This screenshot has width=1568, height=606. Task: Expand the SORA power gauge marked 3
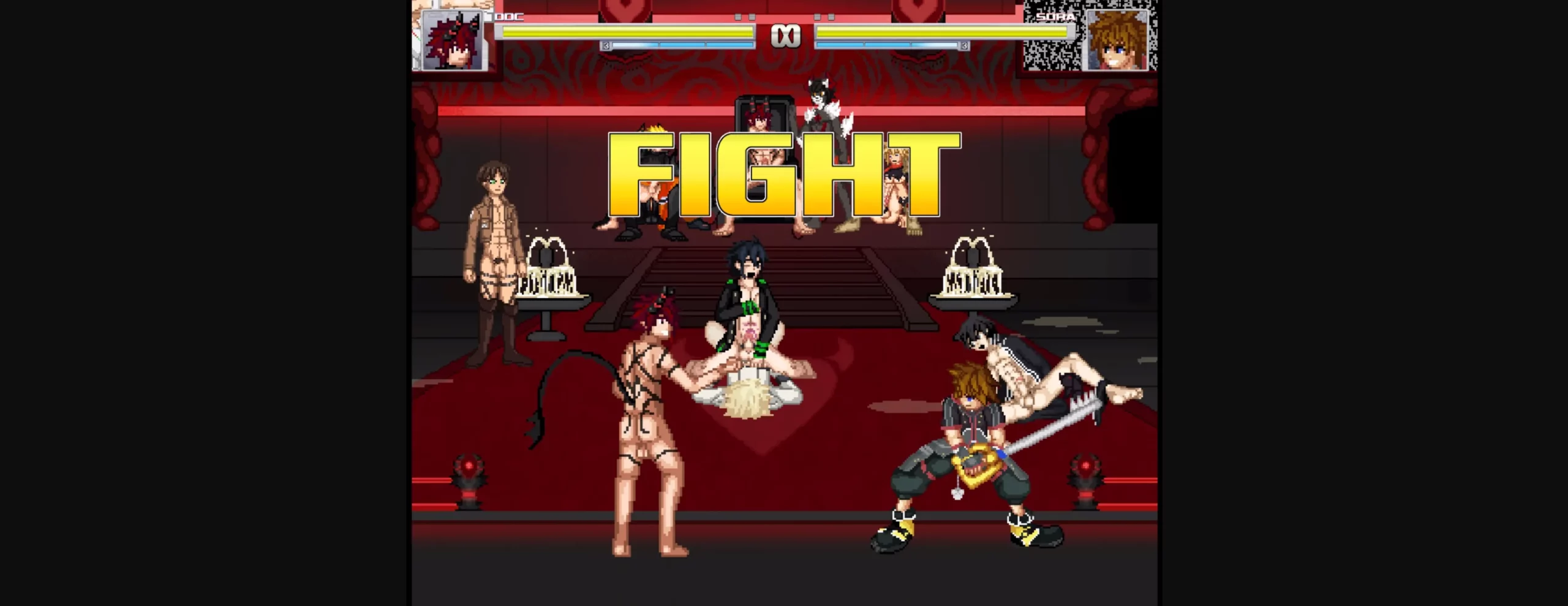click(x=965, y=45)
